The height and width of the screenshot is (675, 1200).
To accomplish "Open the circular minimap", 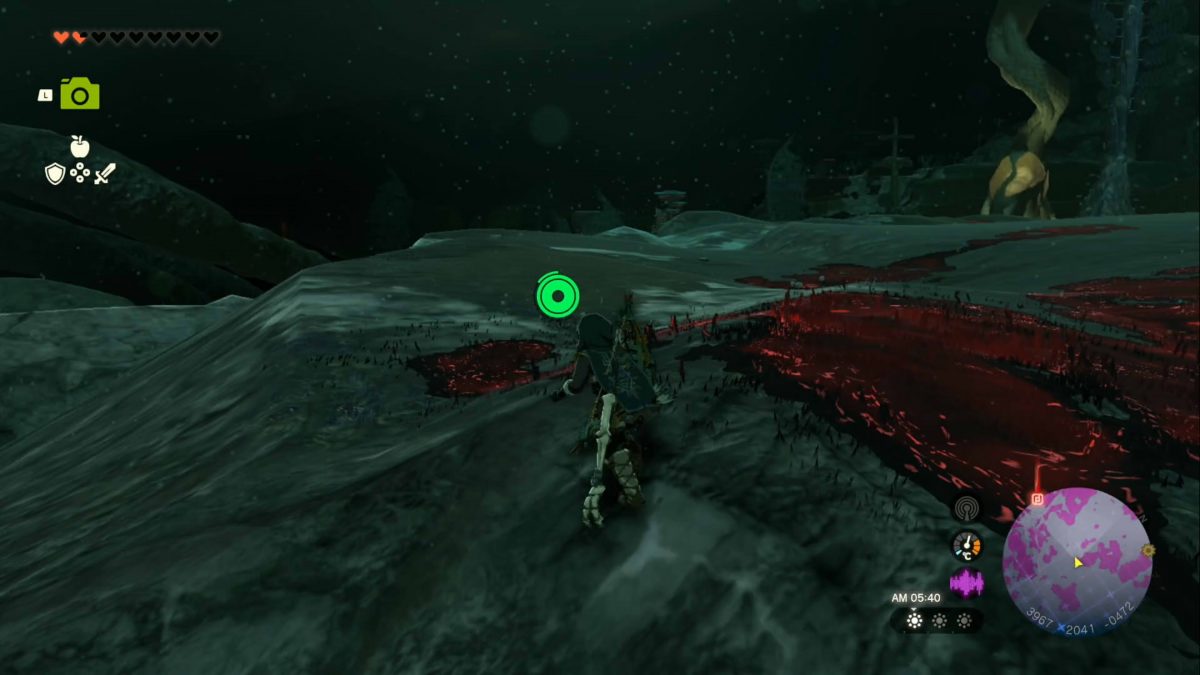I will (1077, 561).
